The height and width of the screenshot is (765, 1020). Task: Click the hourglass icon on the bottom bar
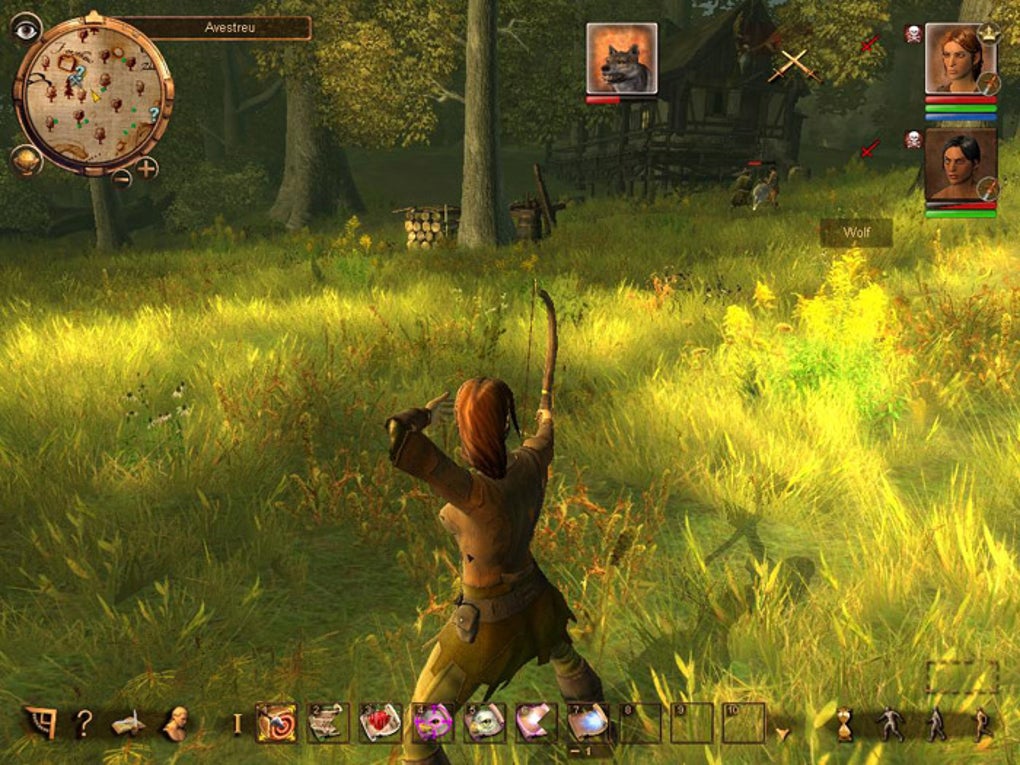click(845, 724)
